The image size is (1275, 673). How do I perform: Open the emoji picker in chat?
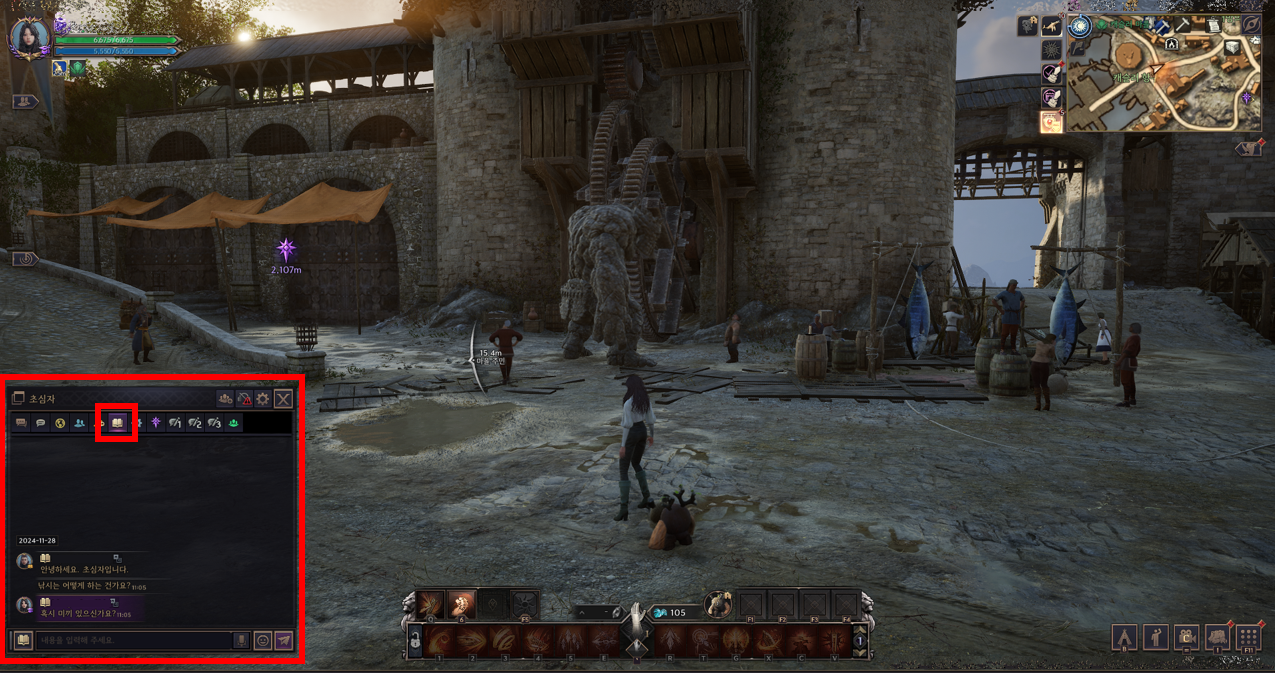pos(263,640)
